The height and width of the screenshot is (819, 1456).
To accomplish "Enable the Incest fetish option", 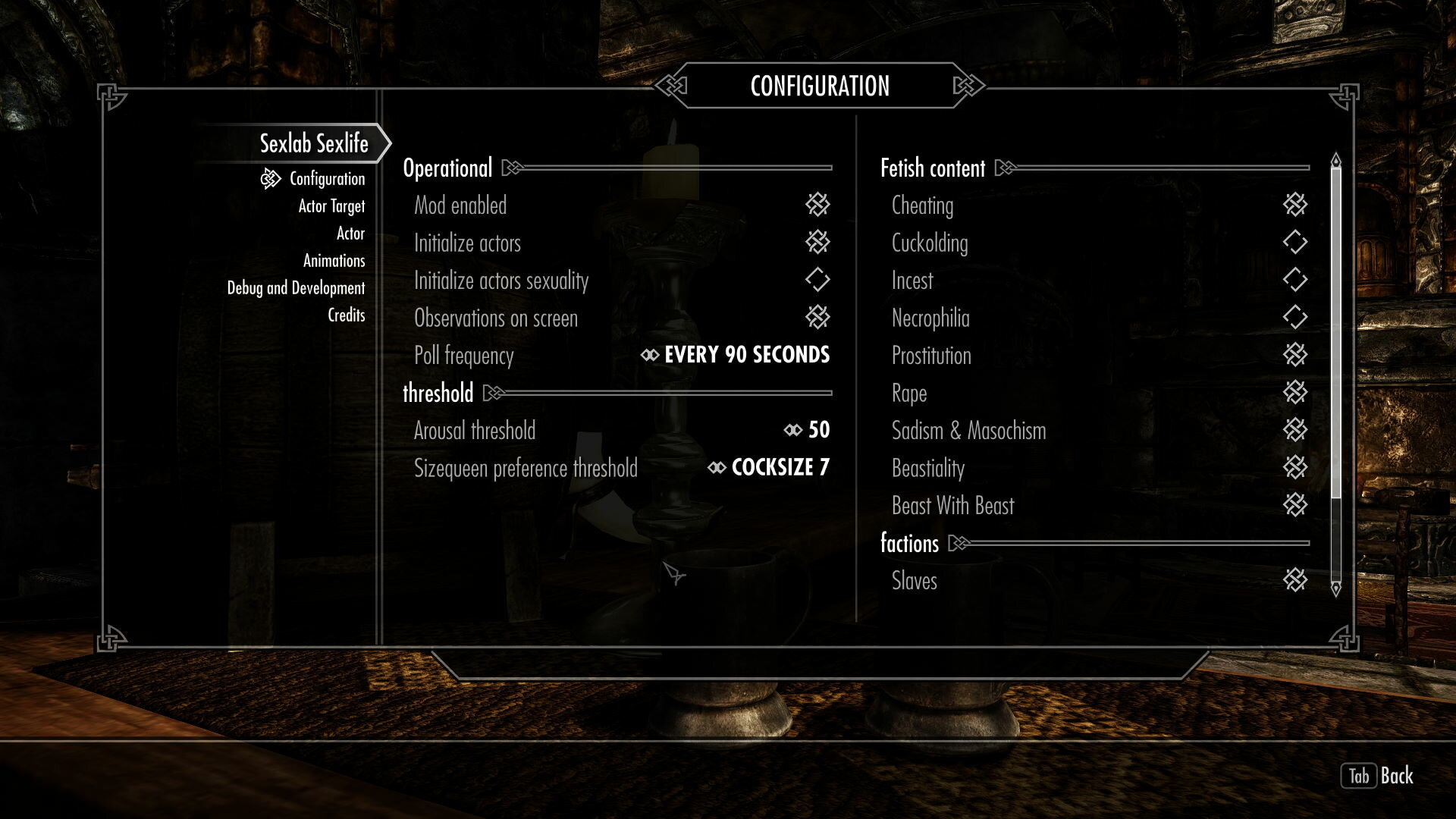I will (x=1294, y=281).
